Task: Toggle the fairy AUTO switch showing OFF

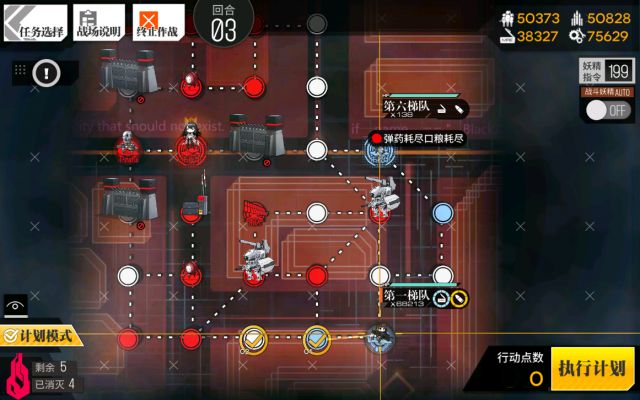Action: pos(606,109)
